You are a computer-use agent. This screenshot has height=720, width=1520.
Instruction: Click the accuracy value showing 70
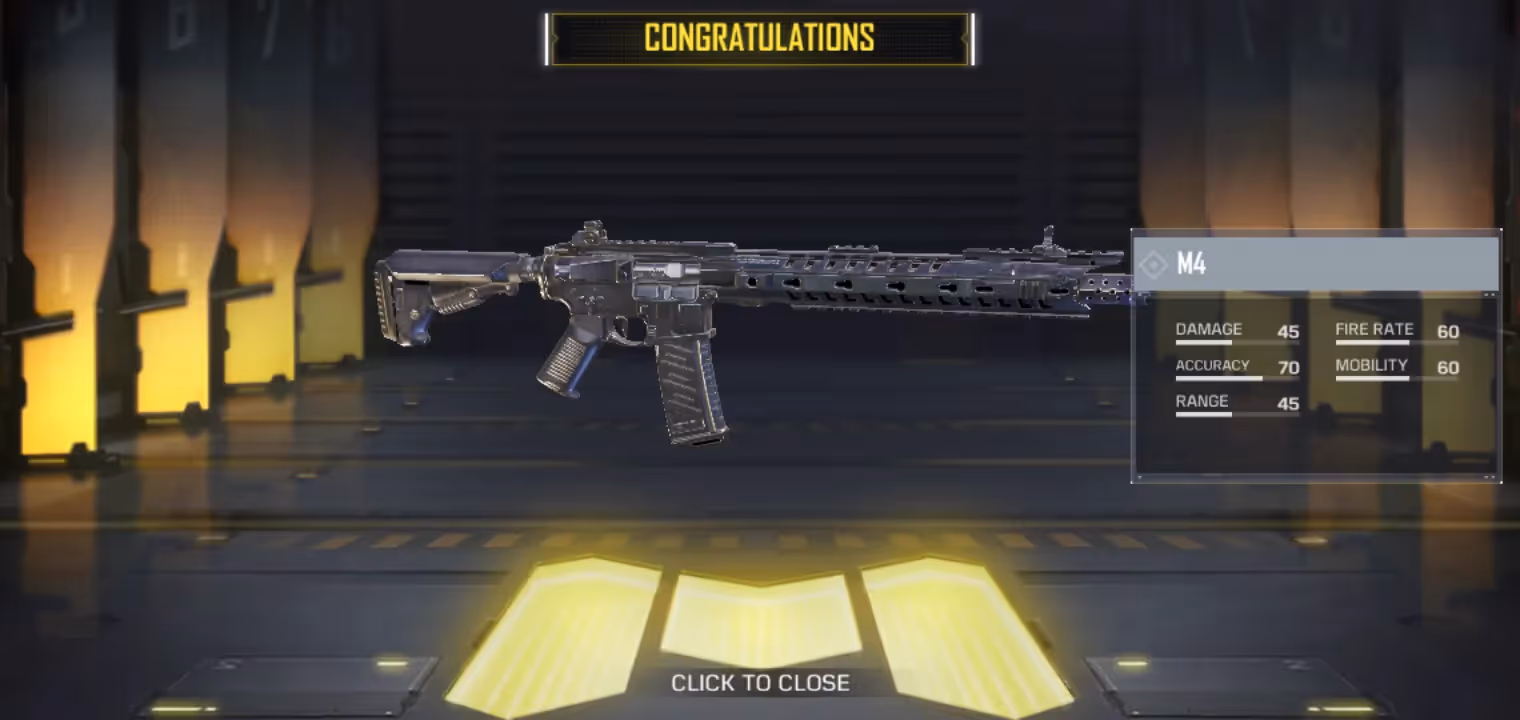[x=1288, y=368]
